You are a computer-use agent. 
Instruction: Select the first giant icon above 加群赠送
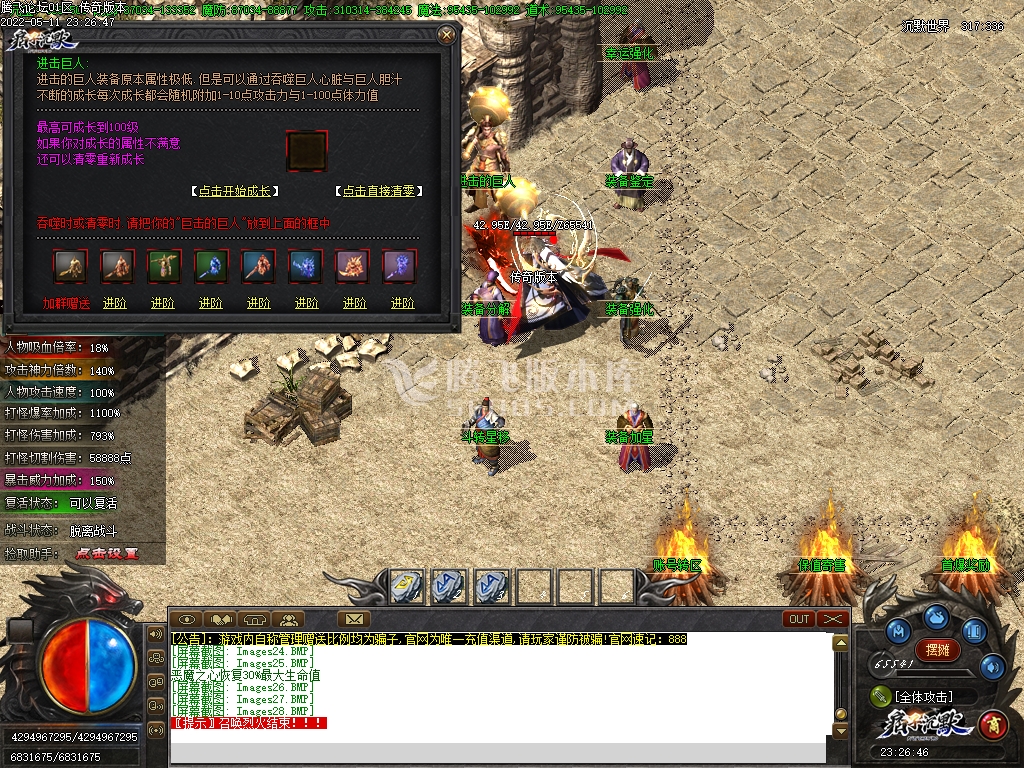pos(70,266)
